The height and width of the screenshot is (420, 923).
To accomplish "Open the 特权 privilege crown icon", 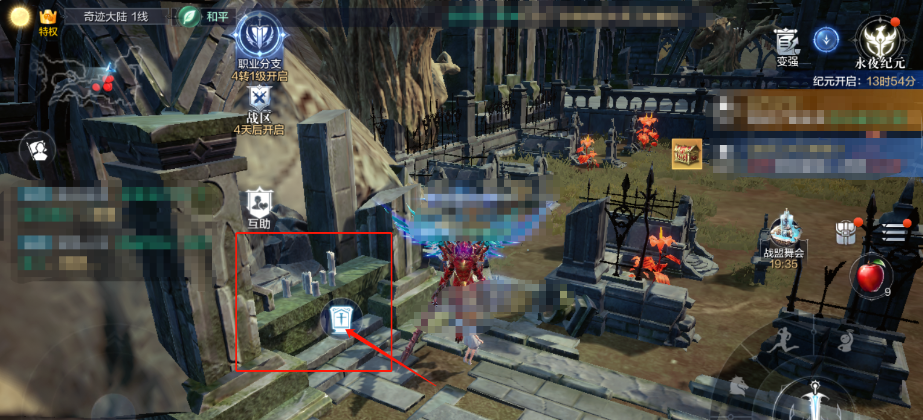I will coord(47,18).
